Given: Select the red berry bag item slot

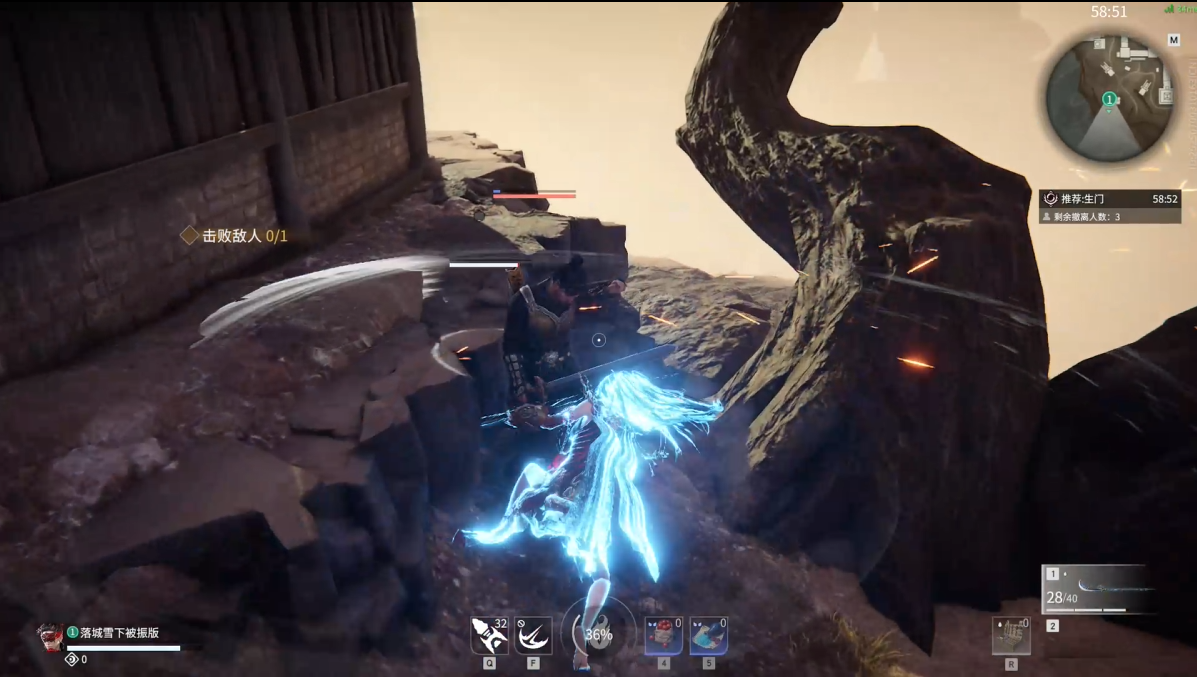Looking at the screenshot, I should 663,636.
